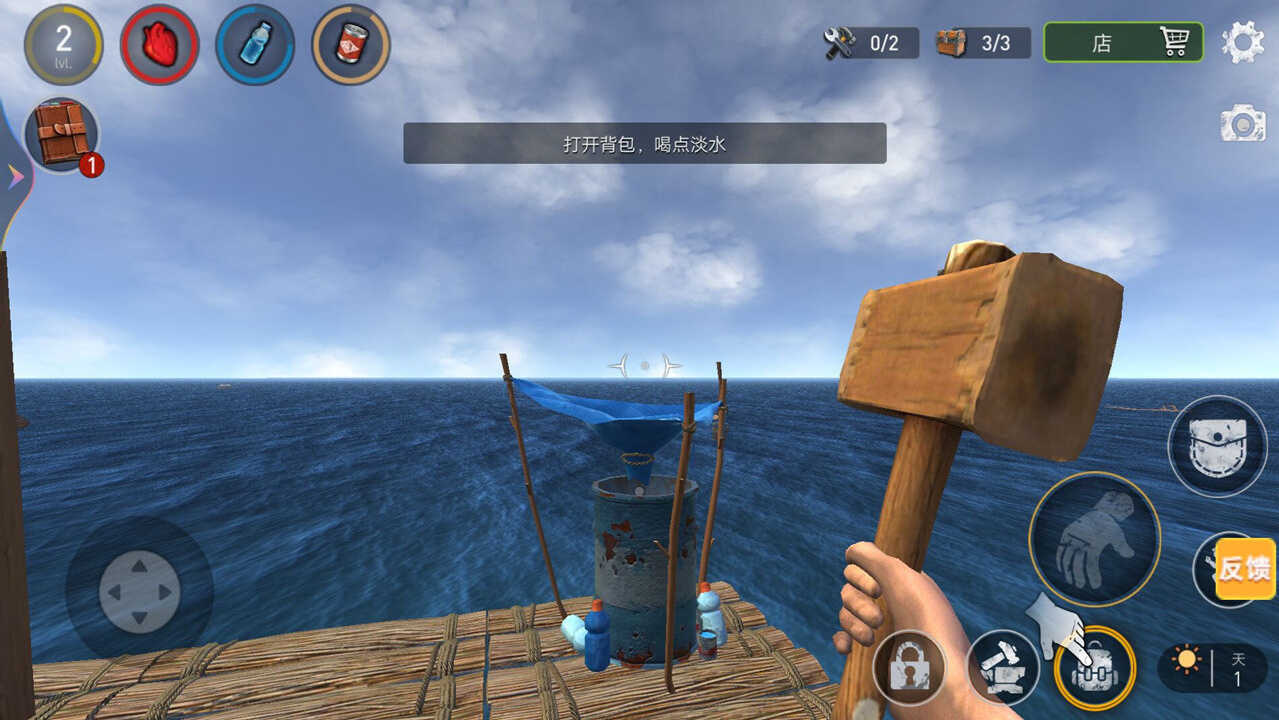This screenshot has width=1279, height=720.
Task: Tap the water bottle thirst icon
Action: pyautogui.click(x=255, y=45)
